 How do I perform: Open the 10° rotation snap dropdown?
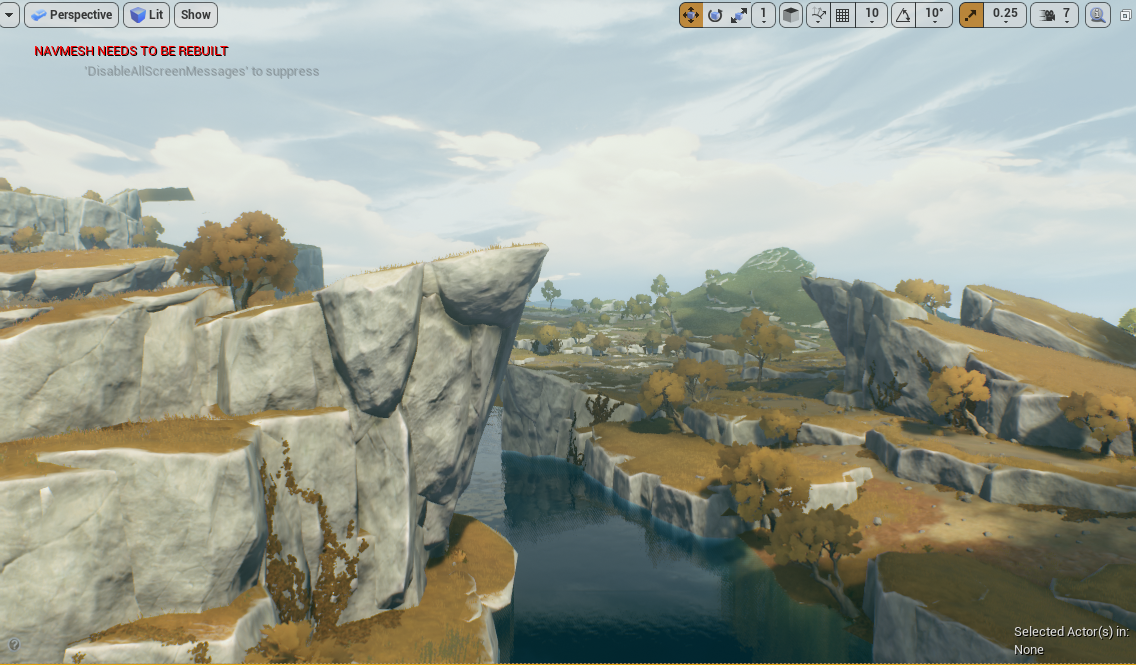coord(934,15)
